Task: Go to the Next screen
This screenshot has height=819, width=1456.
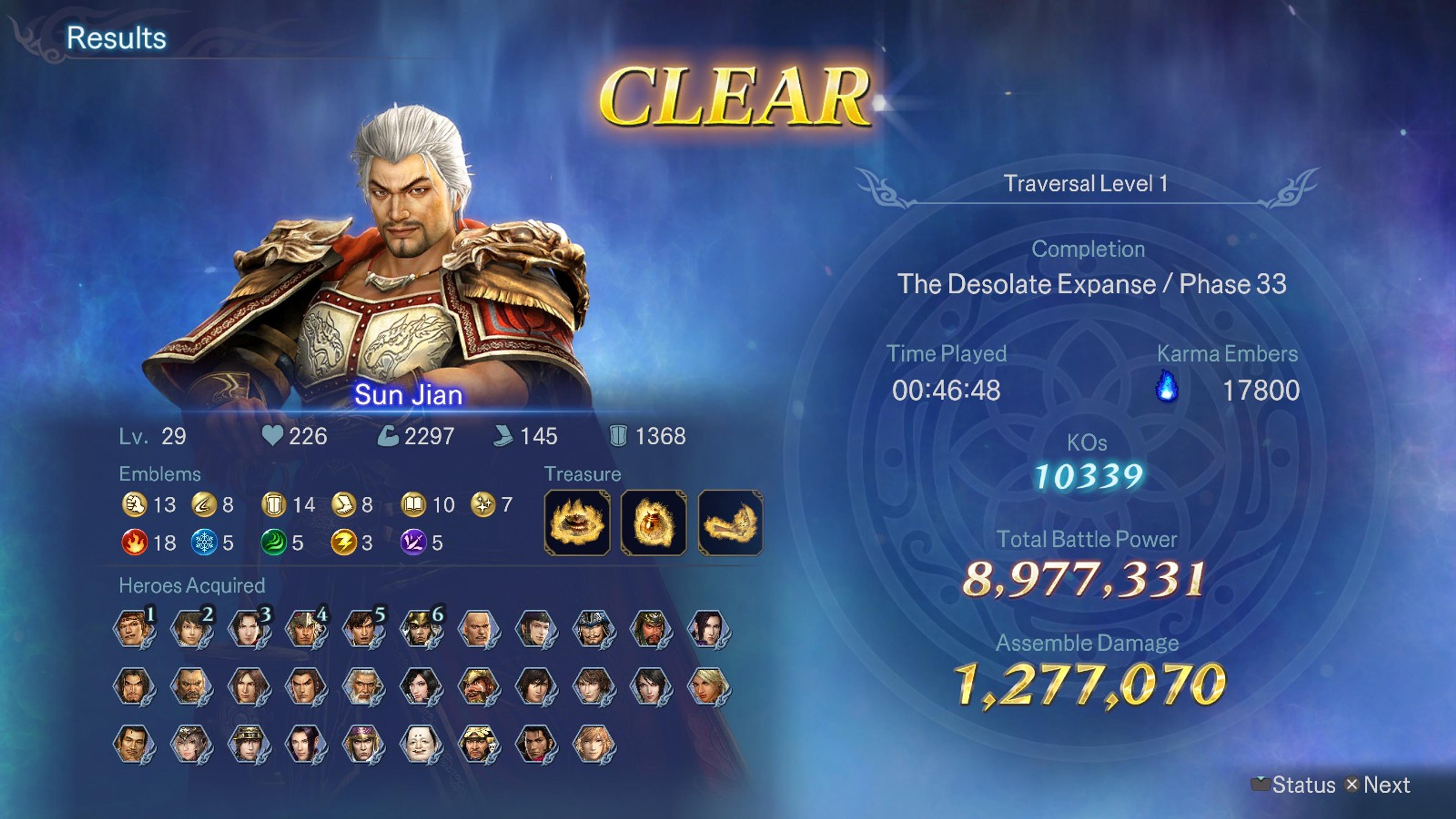Action: [x=1379, y=784]
